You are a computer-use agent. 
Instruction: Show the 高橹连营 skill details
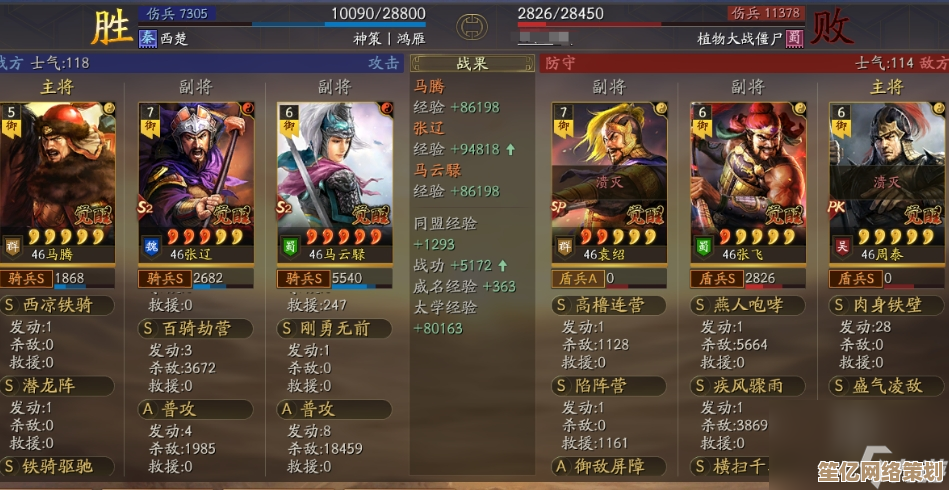[x=609, y=305]
